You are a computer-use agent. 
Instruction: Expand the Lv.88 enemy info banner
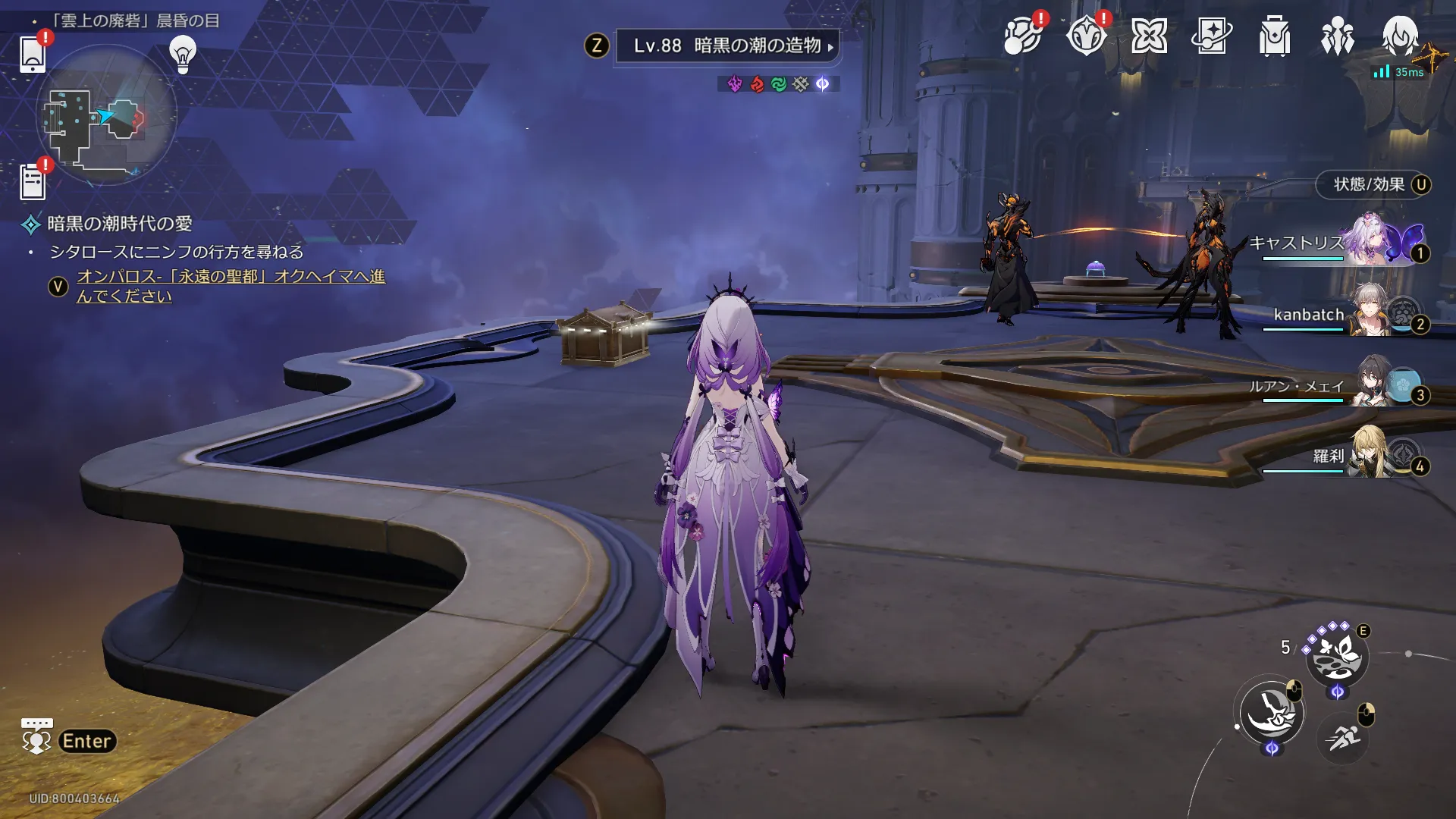click(x=726, y=46)
